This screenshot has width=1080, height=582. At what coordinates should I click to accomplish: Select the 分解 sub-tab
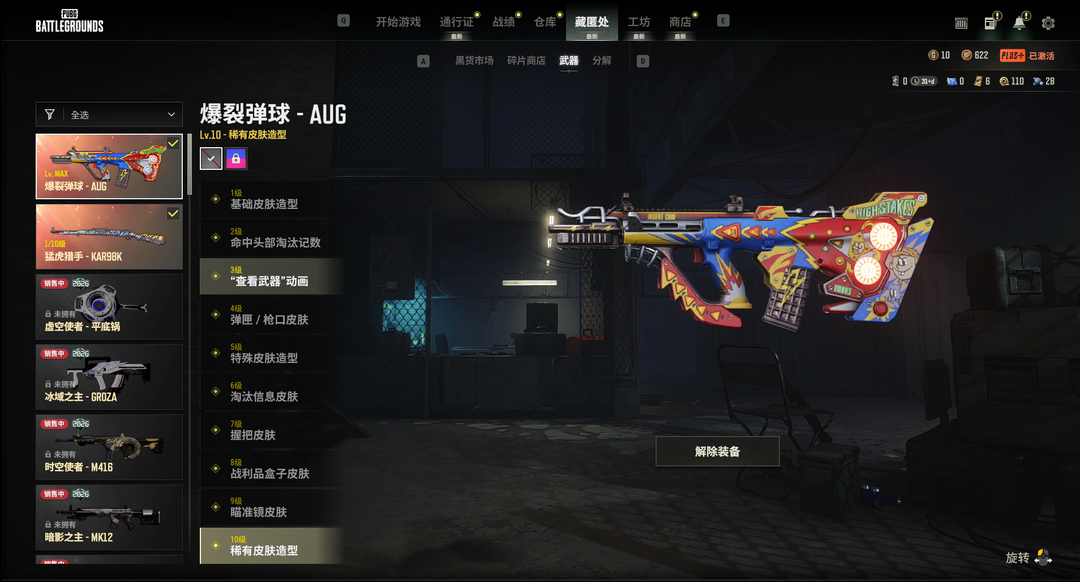(x=602, y=61)
